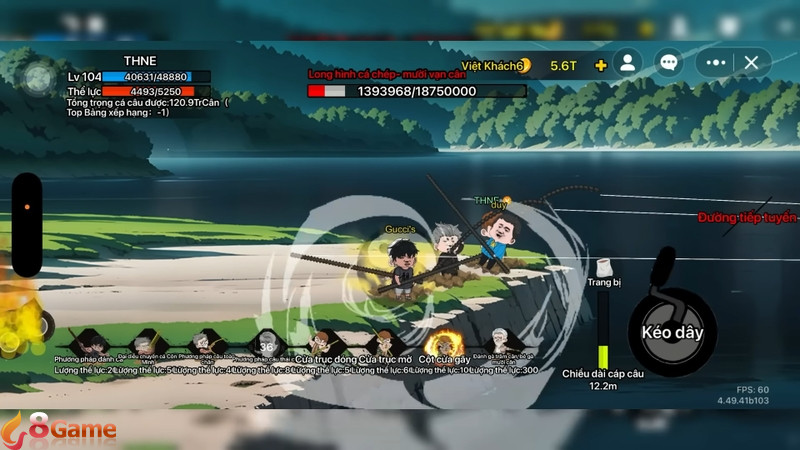Open the three-dot options menu
Viewport: 800px width, 450px height.
click(x=715, y=62)
